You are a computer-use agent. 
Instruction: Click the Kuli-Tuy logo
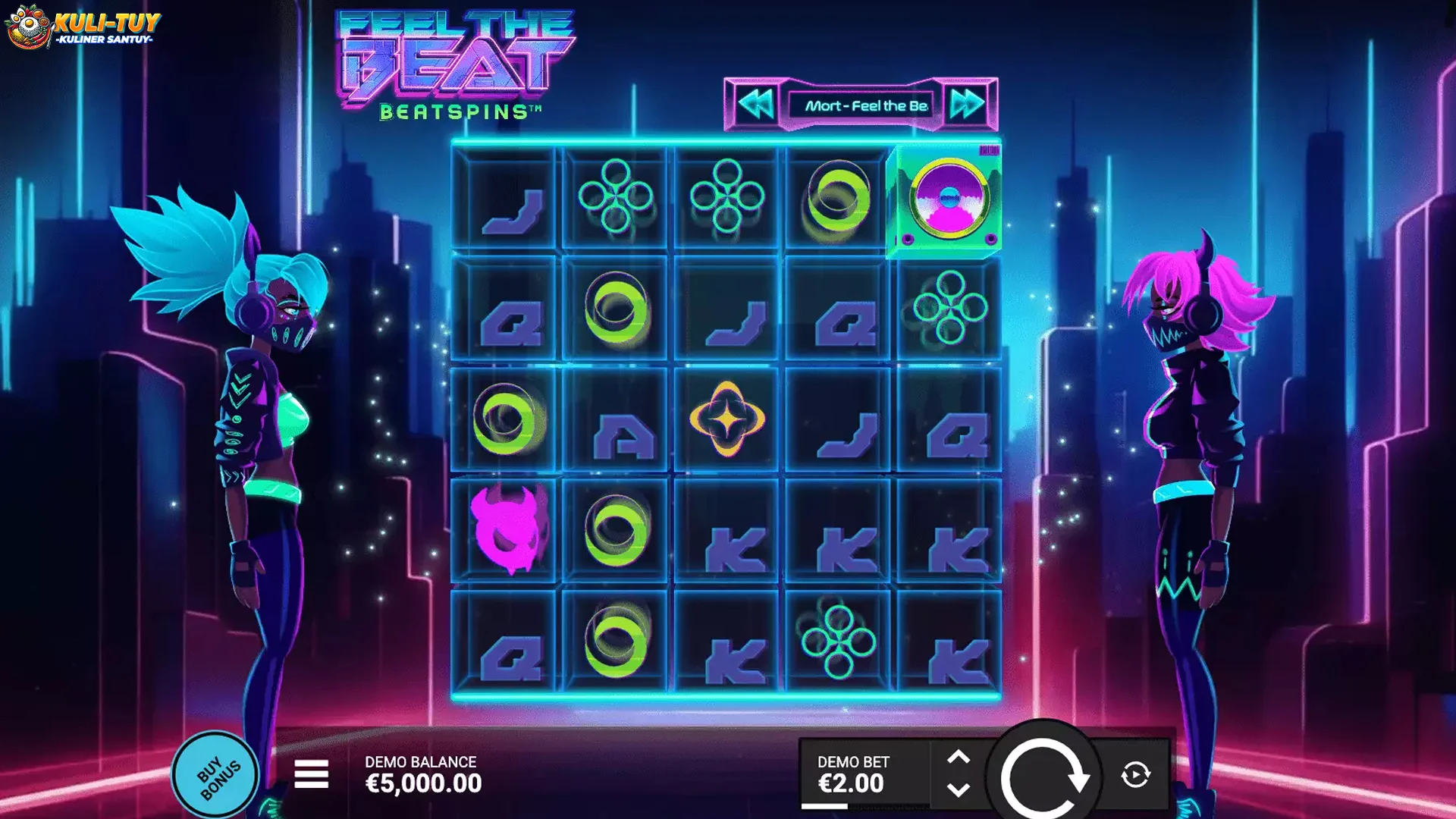83,27
